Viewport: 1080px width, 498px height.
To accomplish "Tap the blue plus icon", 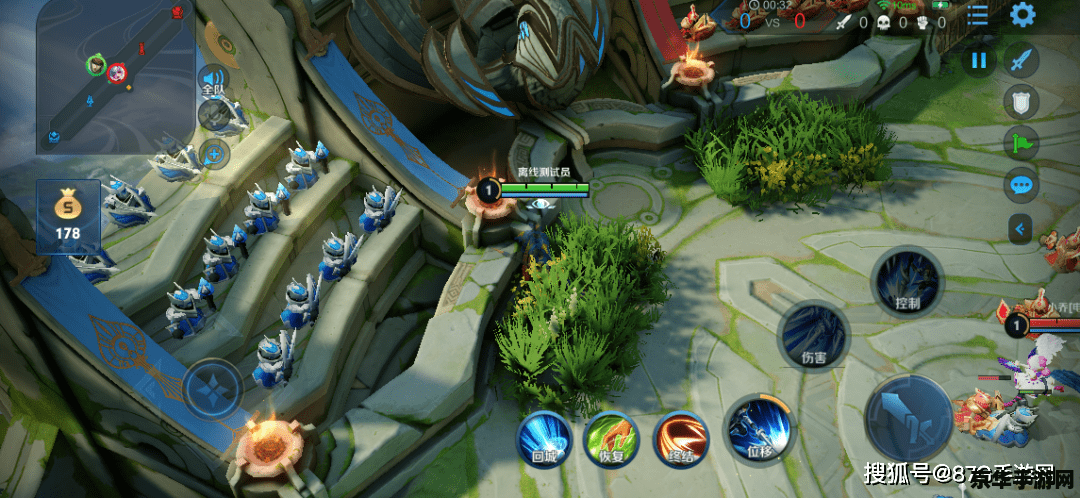I will tap(212, 154).
